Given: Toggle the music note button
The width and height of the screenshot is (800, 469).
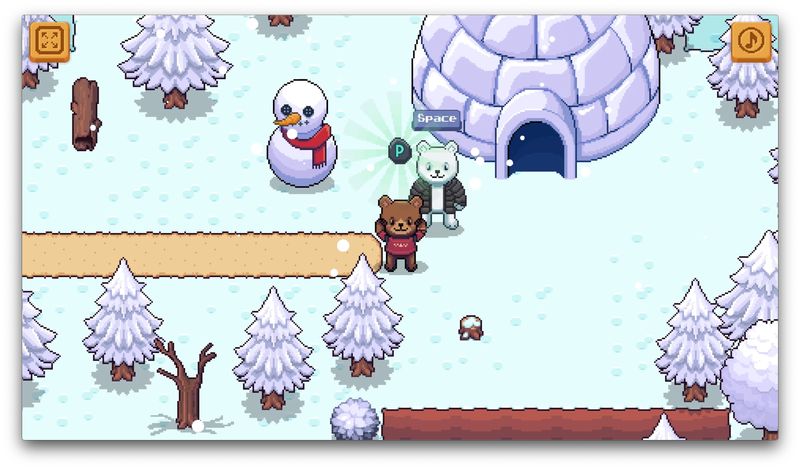Looking at the screenshot, I should [x=751, y=41].
